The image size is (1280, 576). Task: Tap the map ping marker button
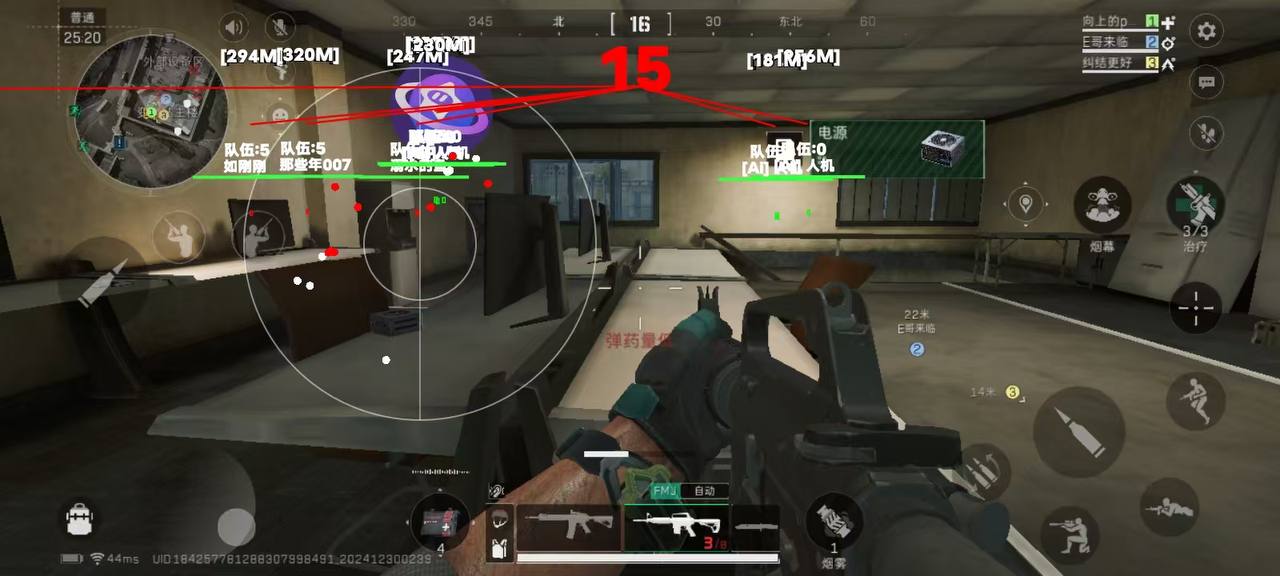(x=1024, y=205)
